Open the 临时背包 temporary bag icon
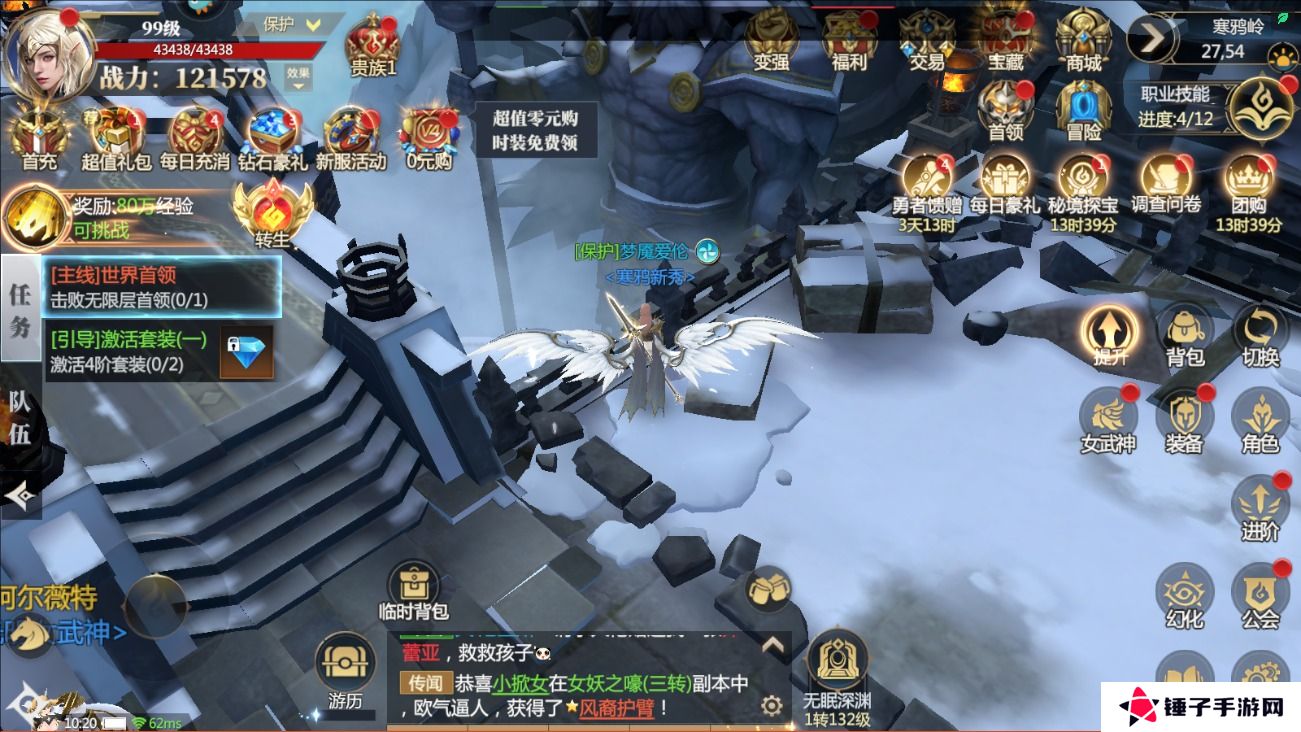 pos(413,585)
